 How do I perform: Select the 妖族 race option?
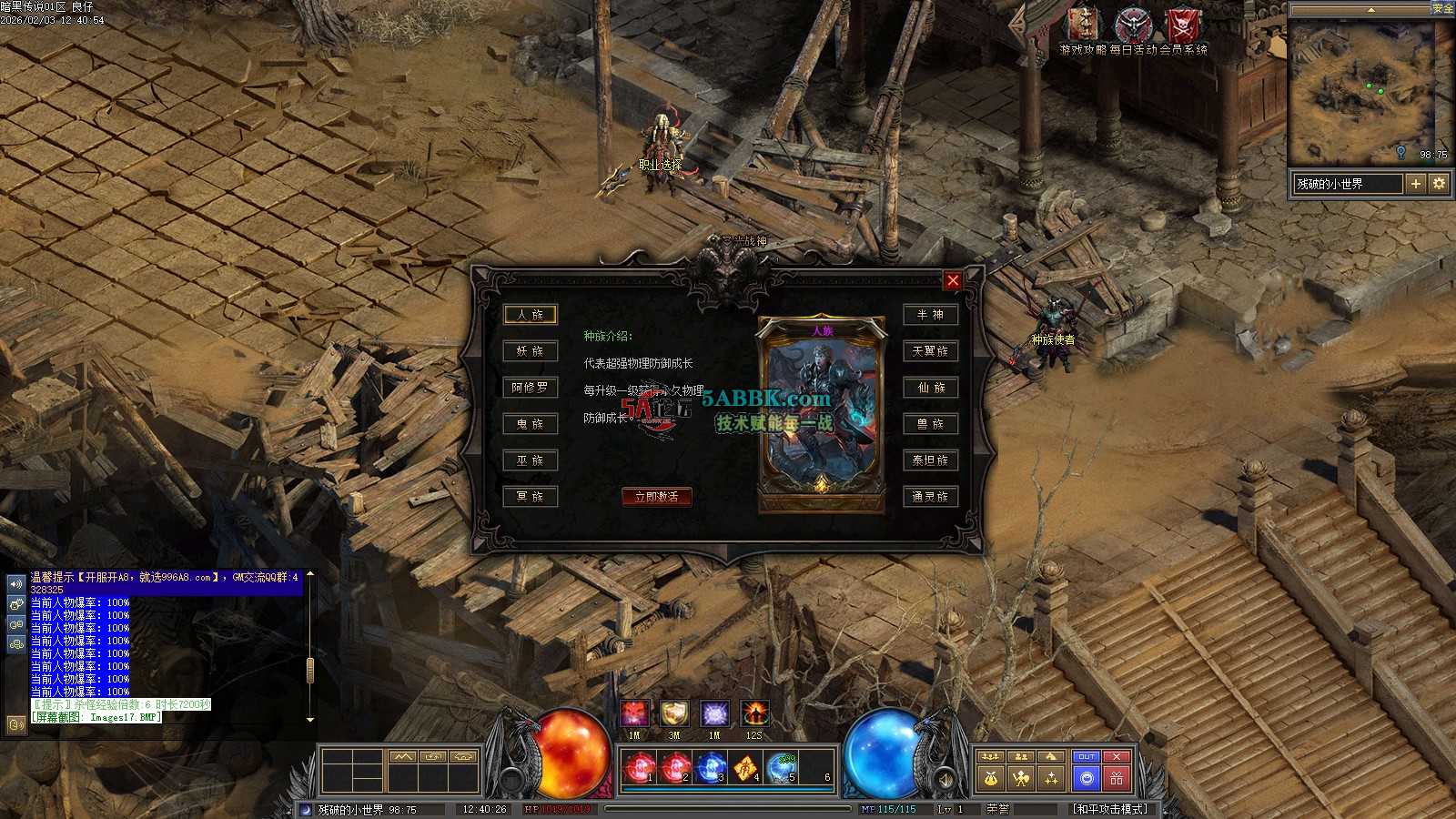(x=530, y=351)
